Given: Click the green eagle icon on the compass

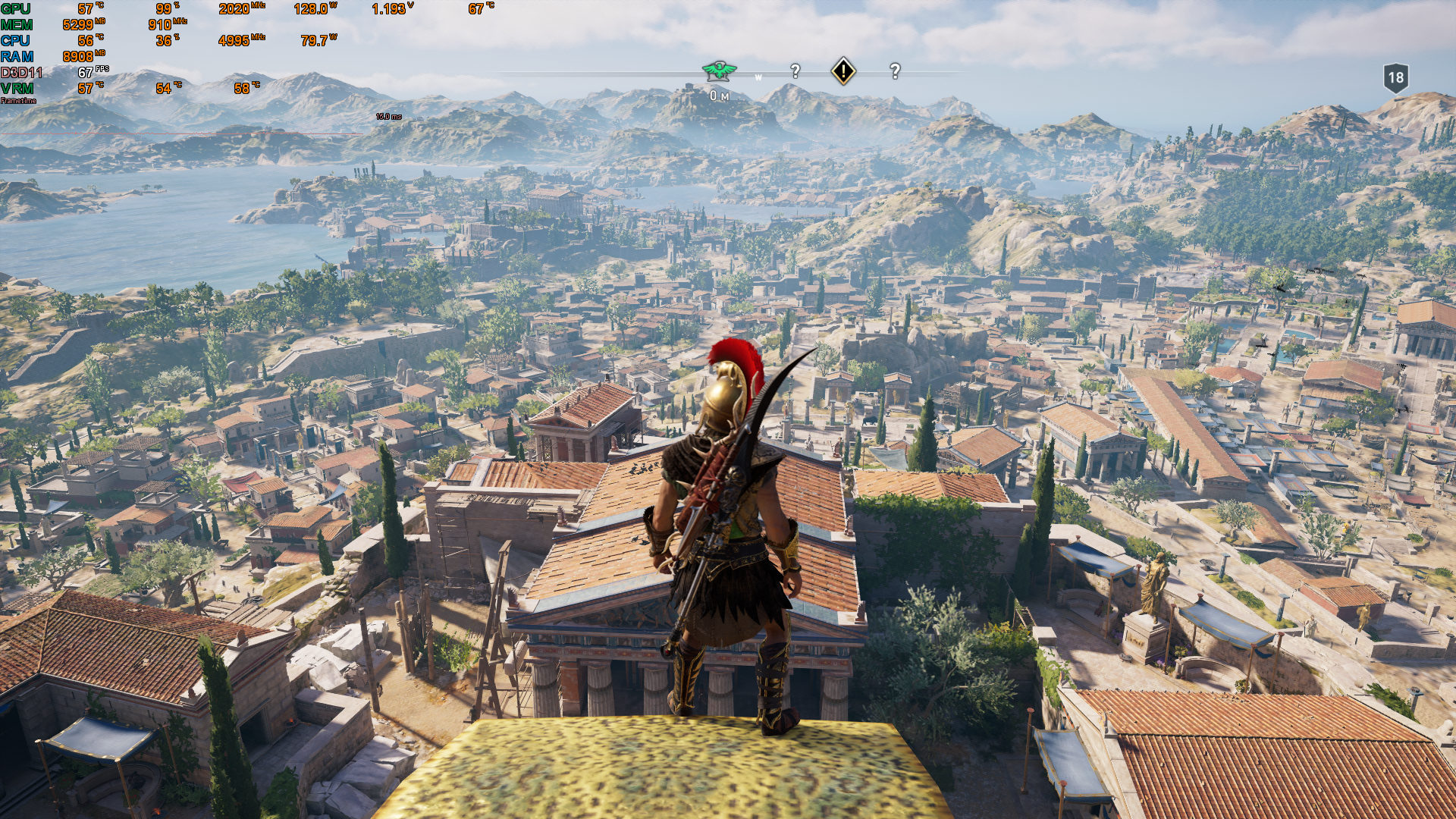Looking at the screenshot, I should [719, 71].
